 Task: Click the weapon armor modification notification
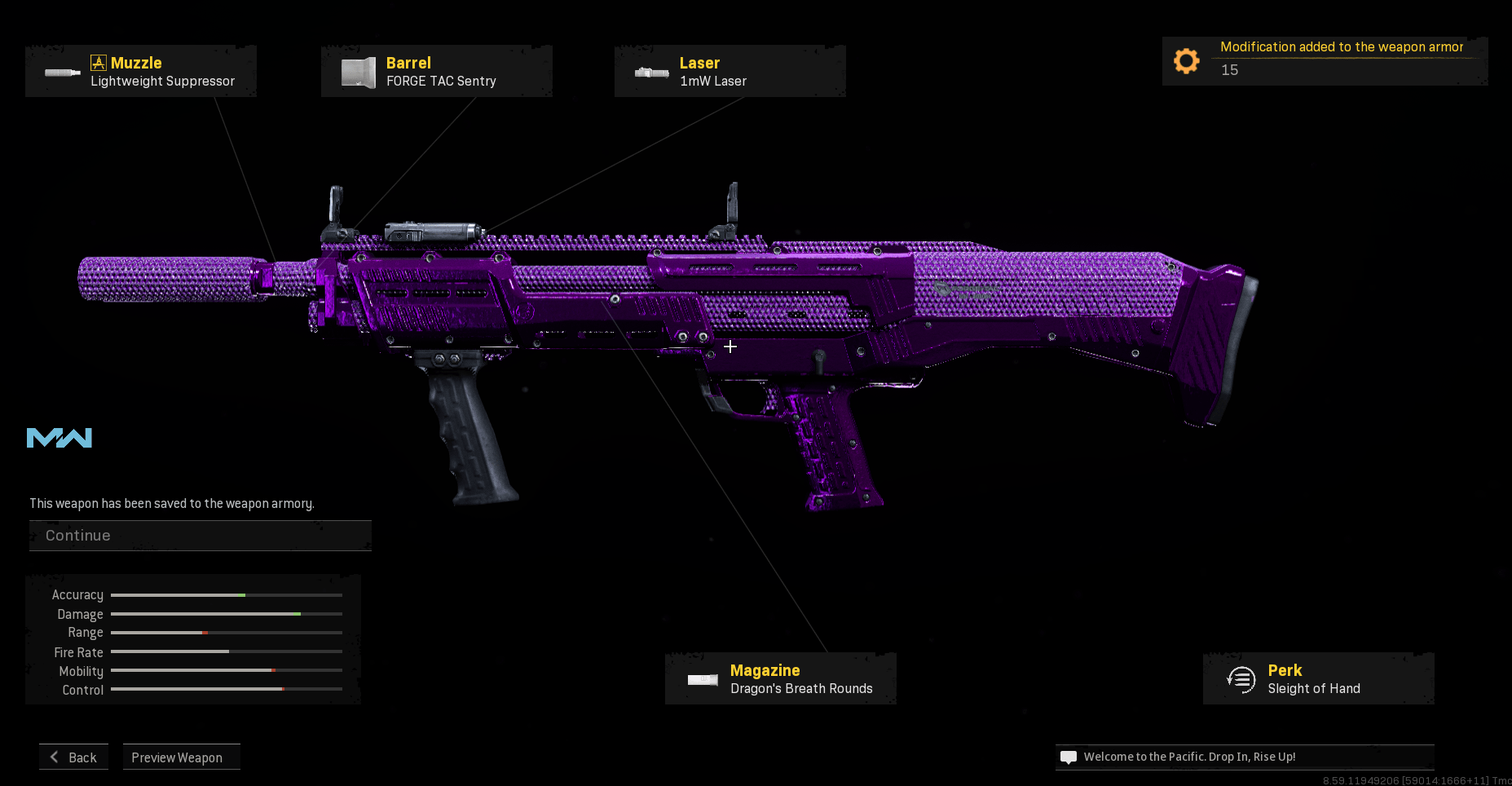(x=1325, y=60)
